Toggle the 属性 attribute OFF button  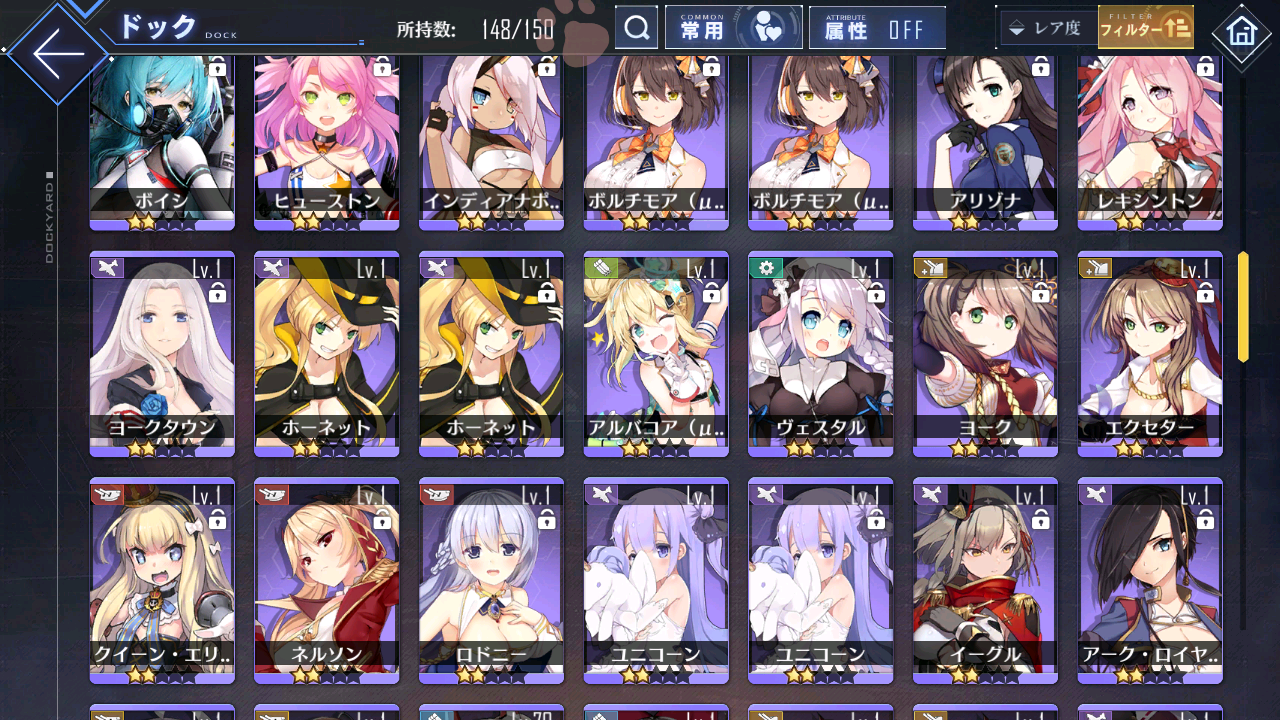pos(877,28)
